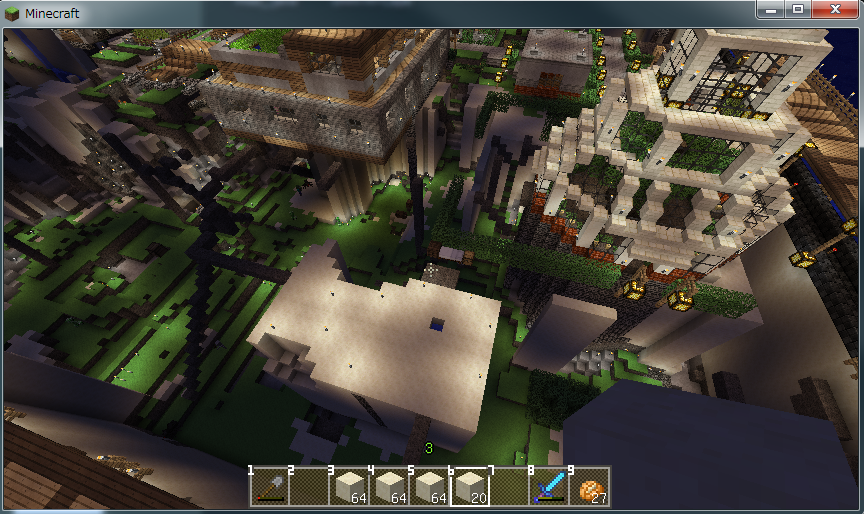The image size is (864, 514).
Task: Choose the sandstone stack of 20
Action: 469,487
